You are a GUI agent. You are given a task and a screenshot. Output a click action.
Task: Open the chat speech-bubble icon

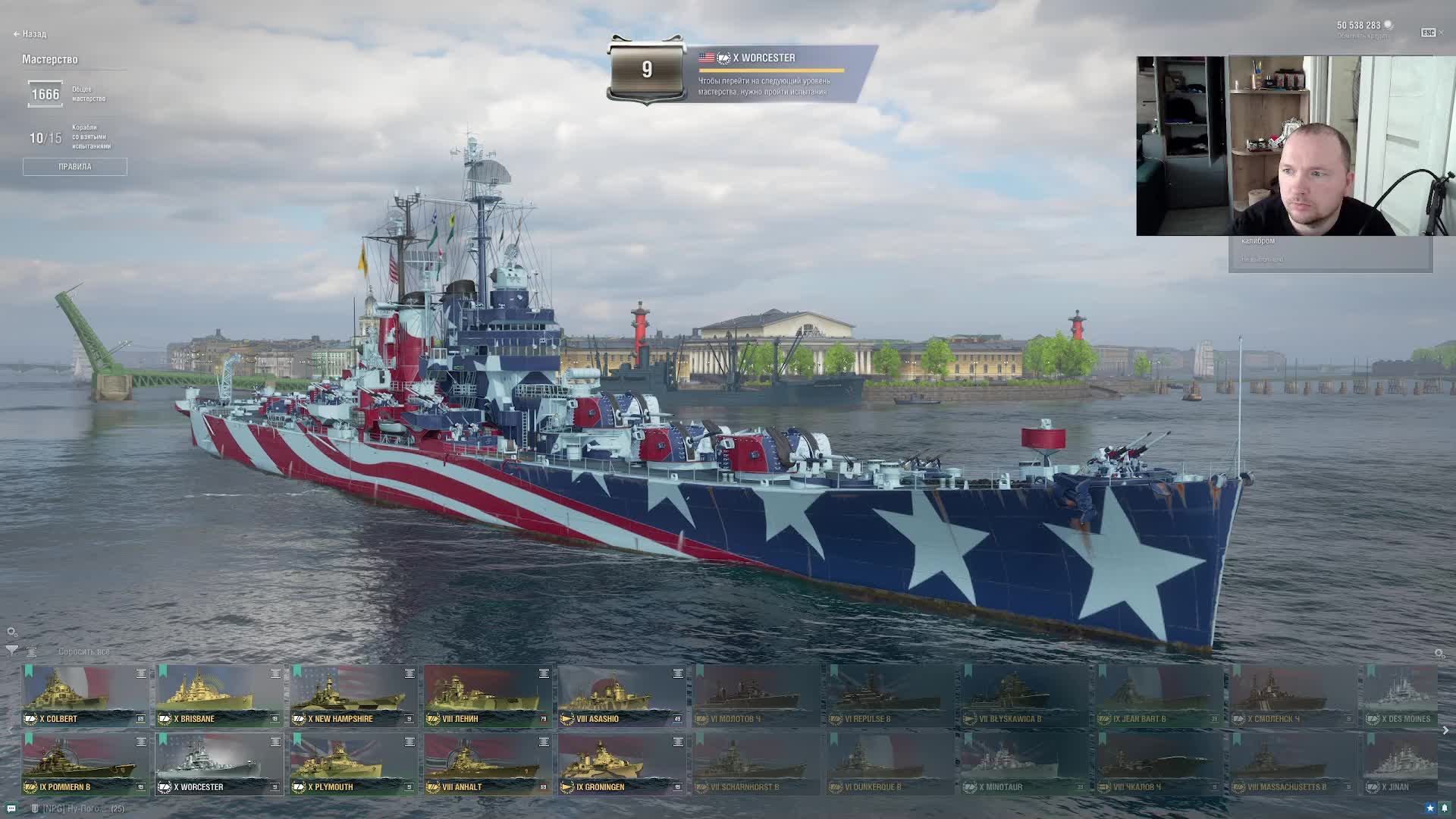point(11,808)
